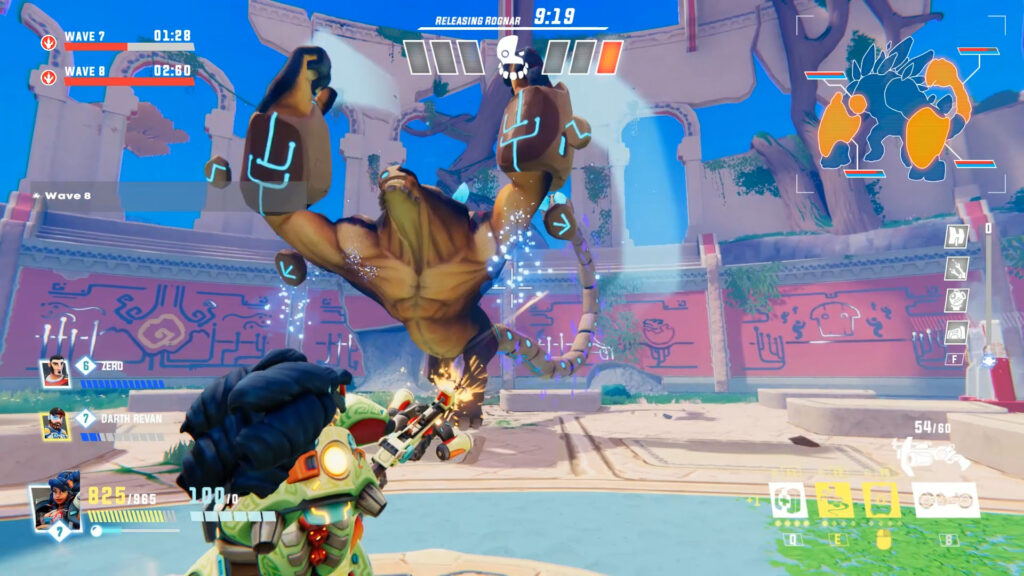1024x576 pixels.
Task: Select Zero's teammate portrait
Action: (55, 373)
